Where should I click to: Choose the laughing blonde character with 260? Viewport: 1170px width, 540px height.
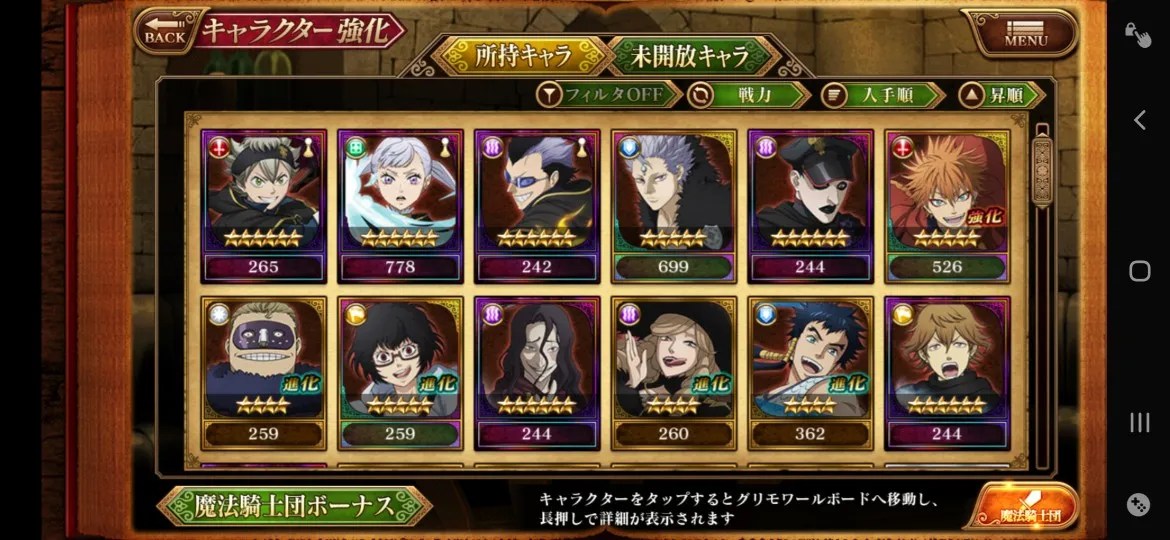(673, 372)
